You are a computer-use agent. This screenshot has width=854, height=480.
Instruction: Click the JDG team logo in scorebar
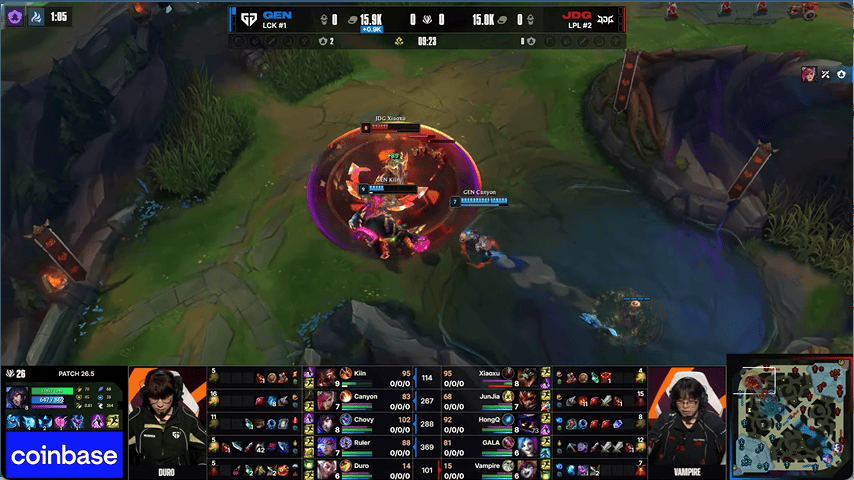click(x=606, y=17)
